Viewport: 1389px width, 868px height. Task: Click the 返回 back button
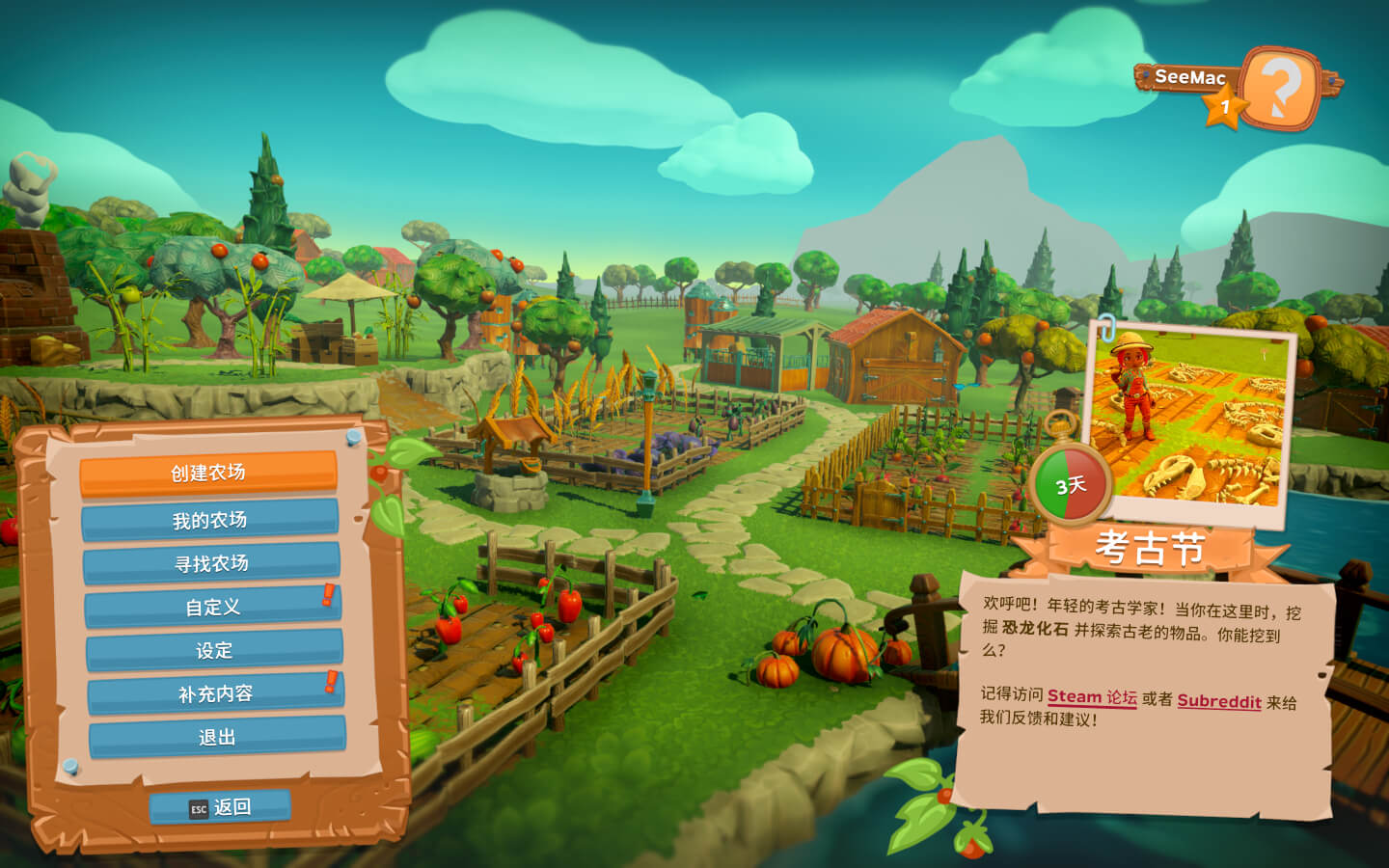click(221, 807)
